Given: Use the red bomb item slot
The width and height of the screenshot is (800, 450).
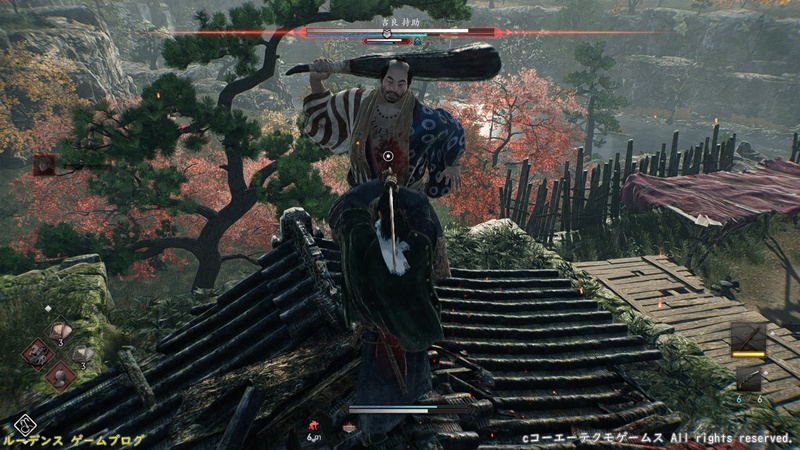Looking at the screenshot, I should [59, 375].
